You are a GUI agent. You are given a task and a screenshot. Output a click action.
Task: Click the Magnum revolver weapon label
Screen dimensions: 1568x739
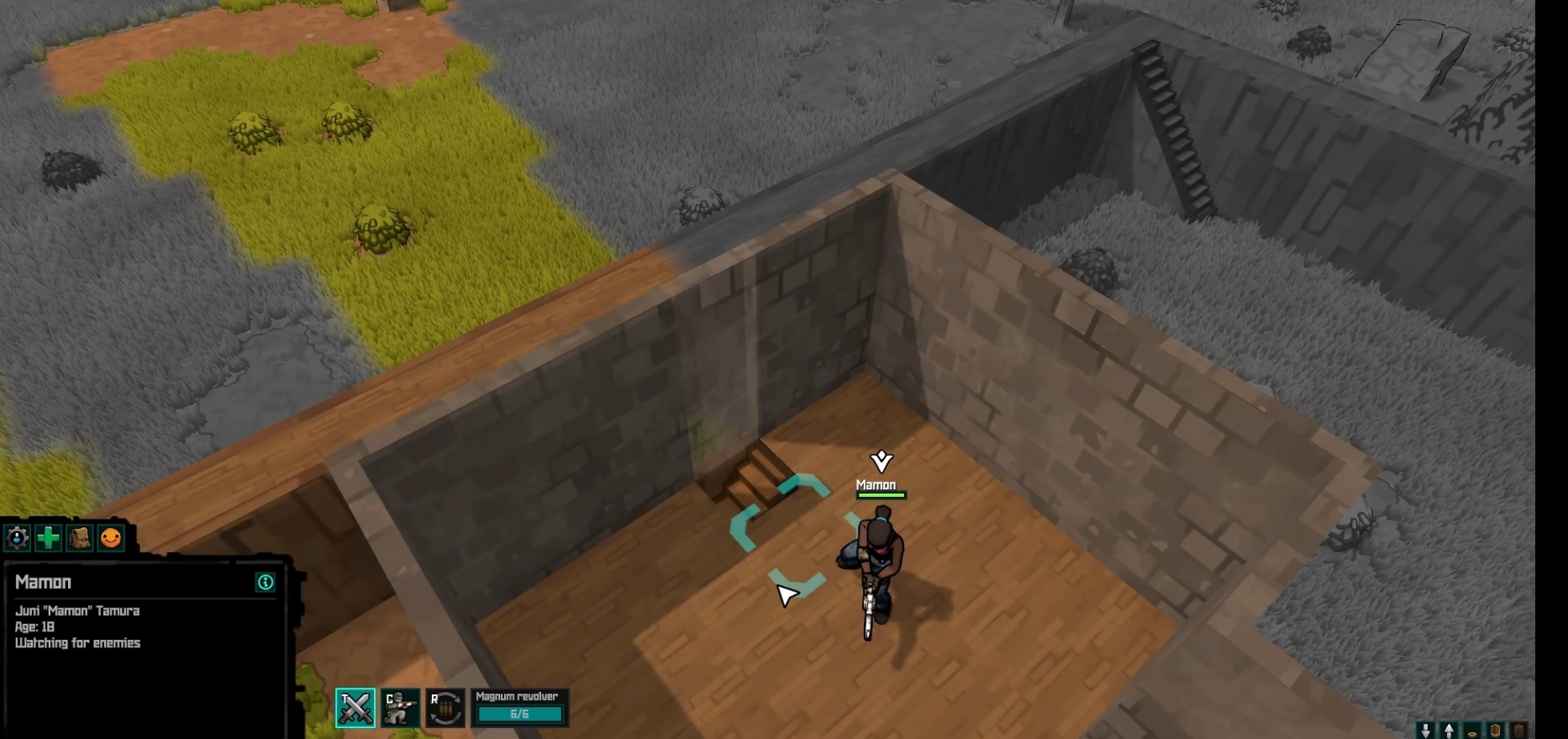click(x=516, y=696)
